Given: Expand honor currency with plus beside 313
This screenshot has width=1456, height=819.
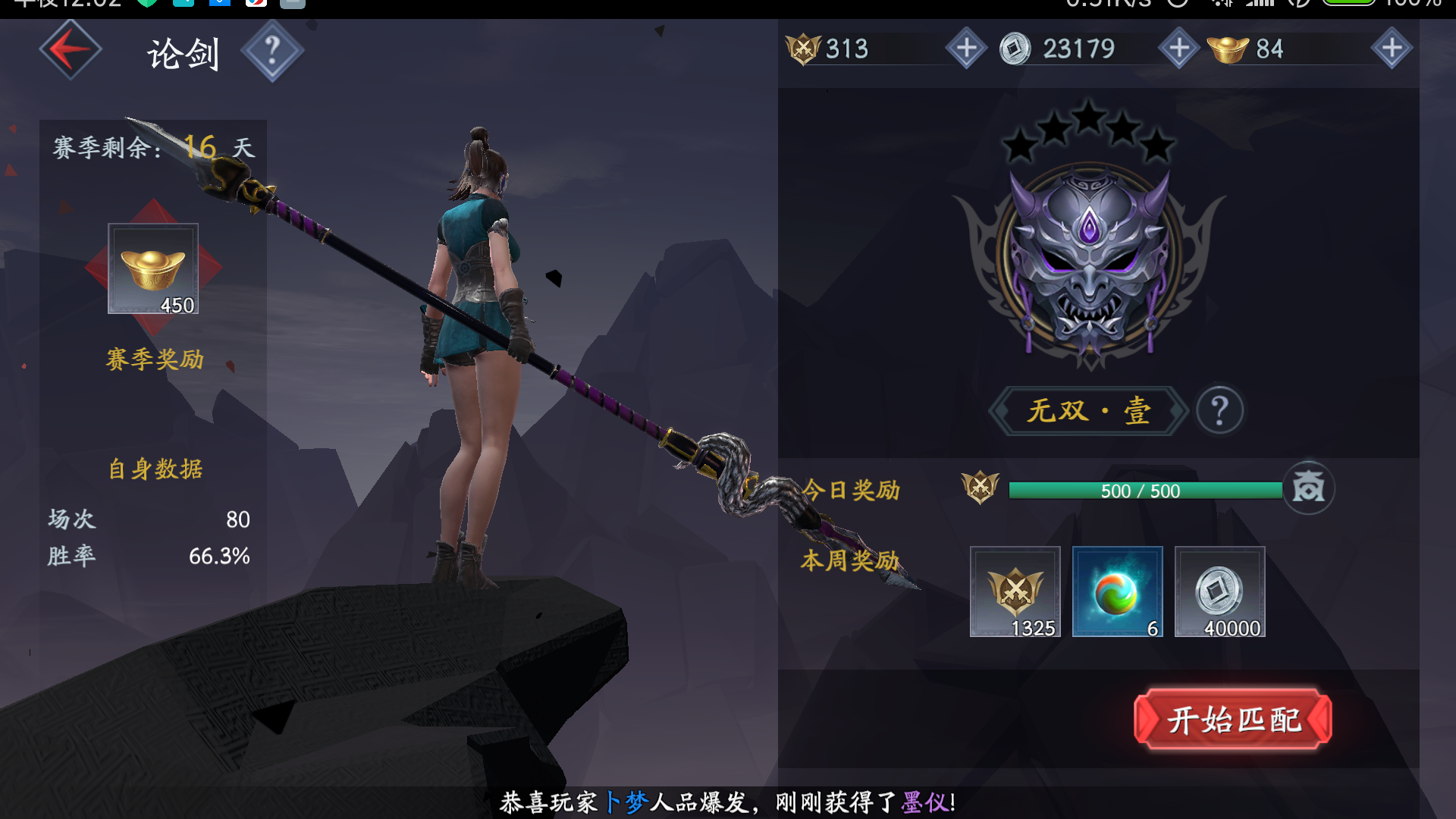Looking at the screenshot, I should tap(966, 48).
